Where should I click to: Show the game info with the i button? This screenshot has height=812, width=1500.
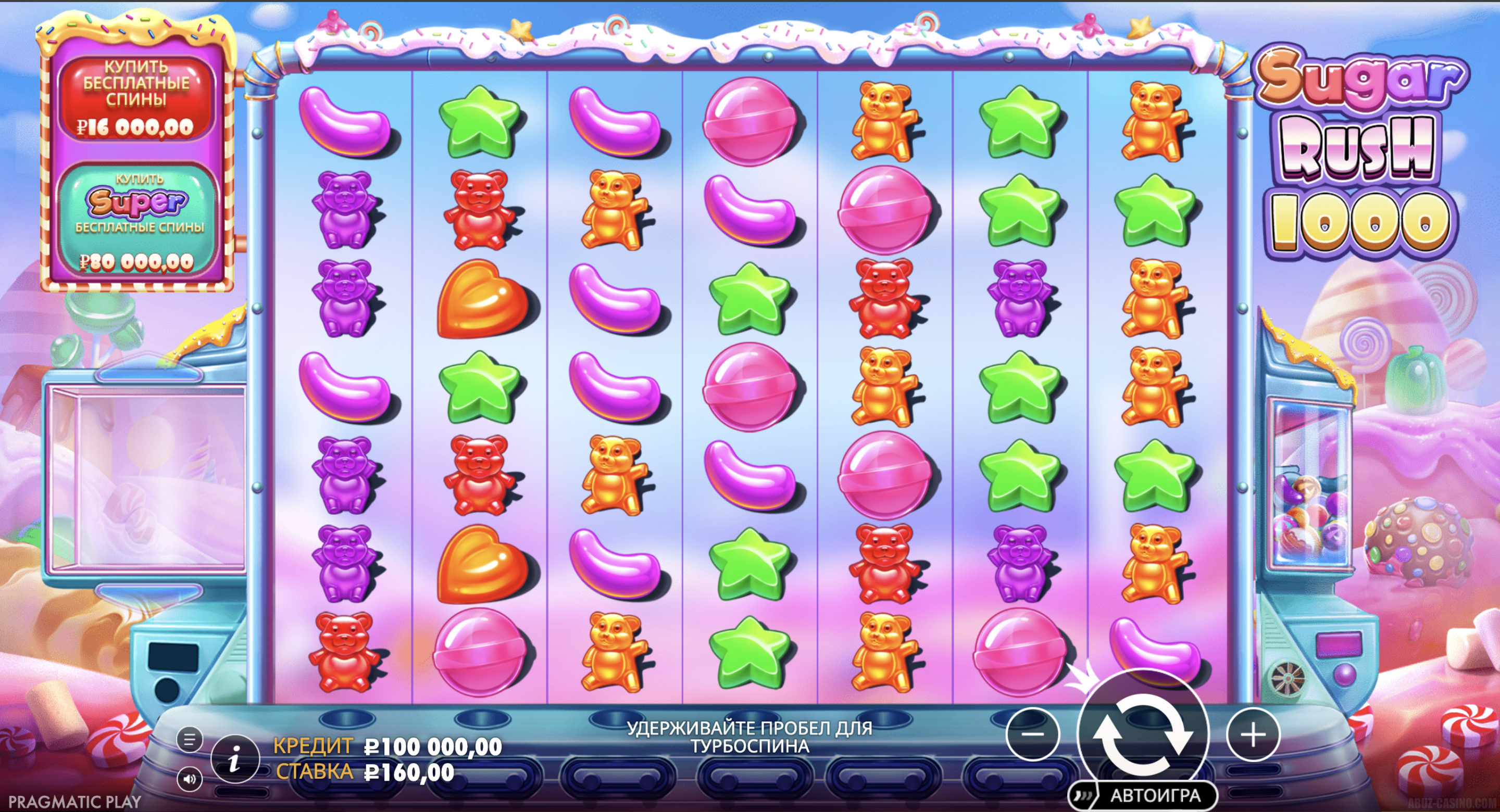tap(235, 759)
